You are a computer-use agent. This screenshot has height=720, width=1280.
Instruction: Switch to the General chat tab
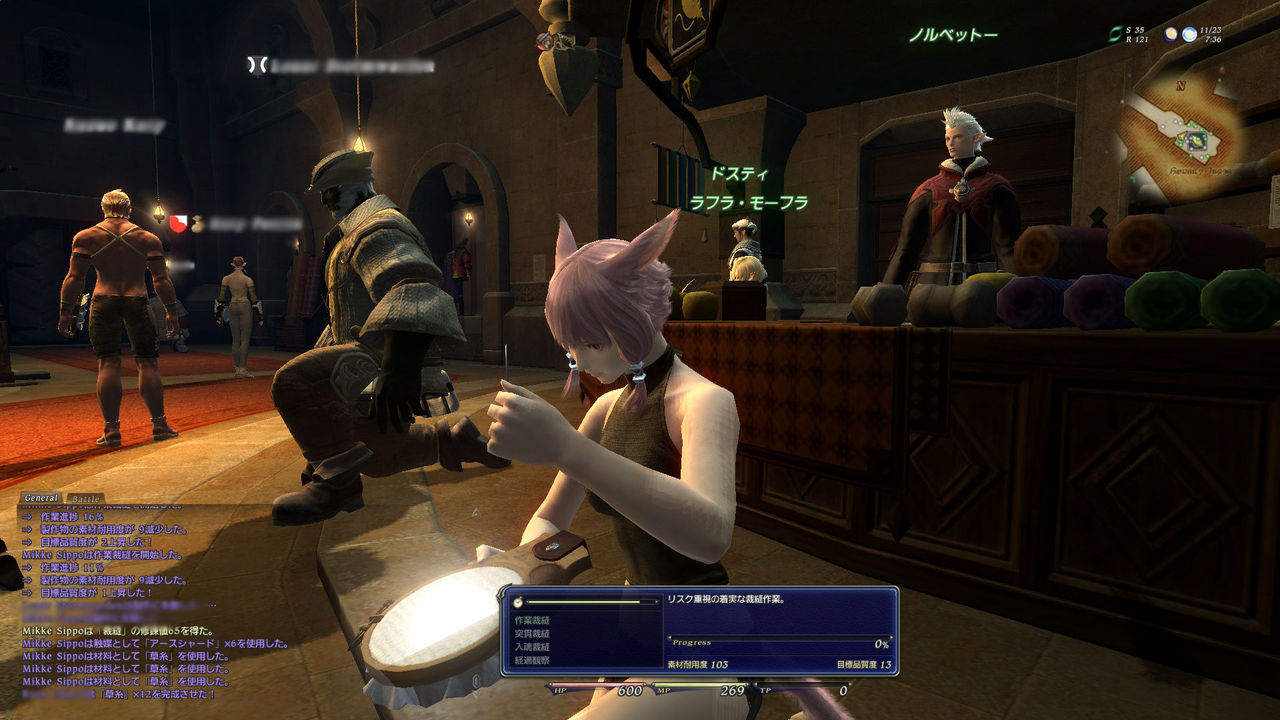point(42,498)
